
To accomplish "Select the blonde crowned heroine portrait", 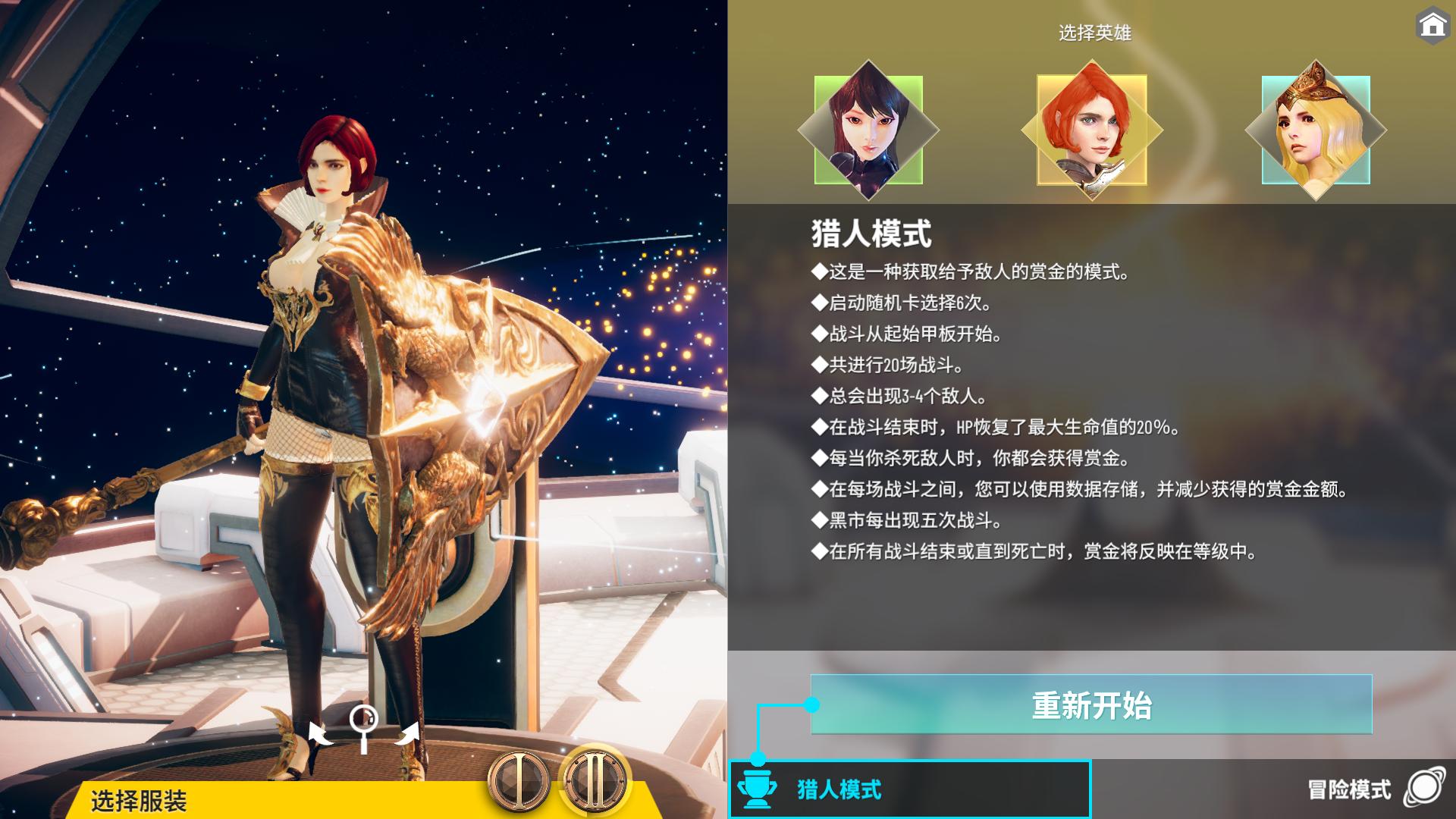I will (x=1316, y=130).
